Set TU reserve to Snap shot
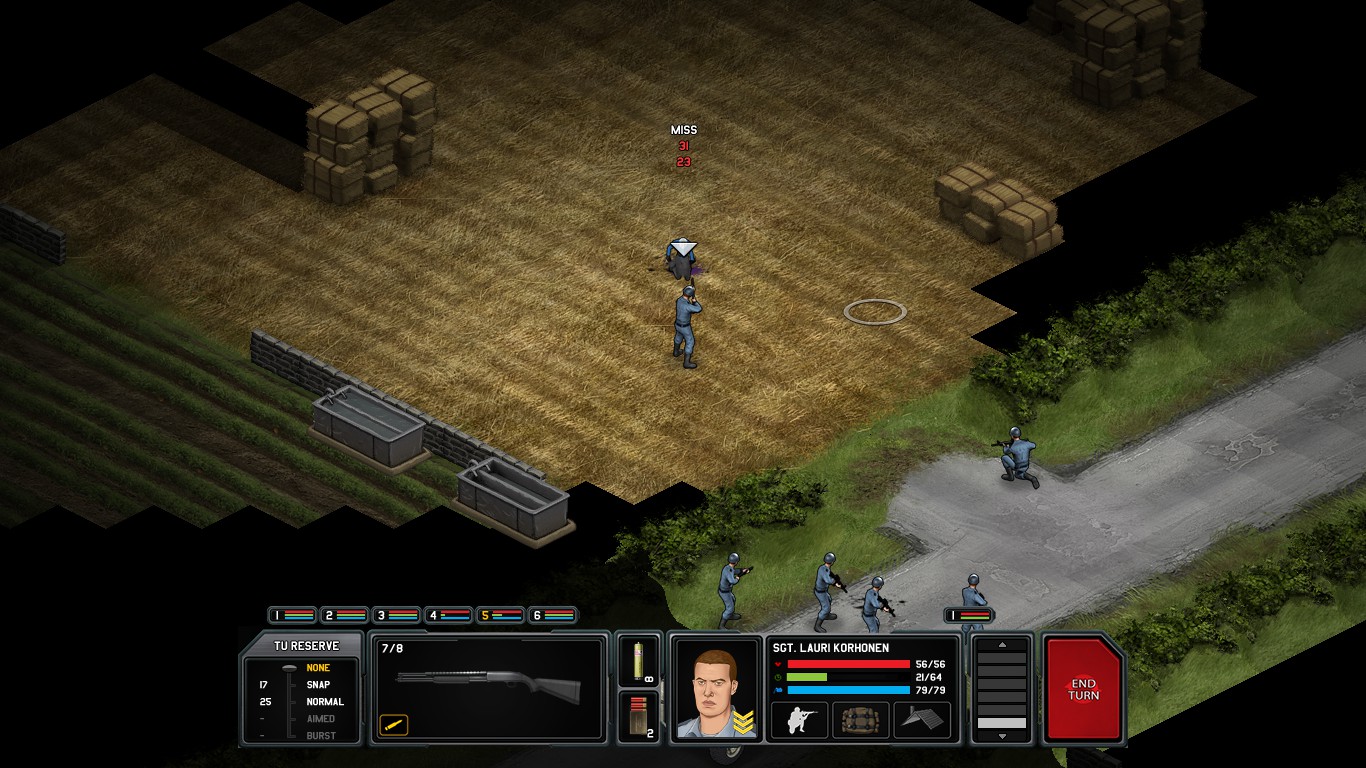Screen dimensions: 1366x768 click(x=318, y=685)
